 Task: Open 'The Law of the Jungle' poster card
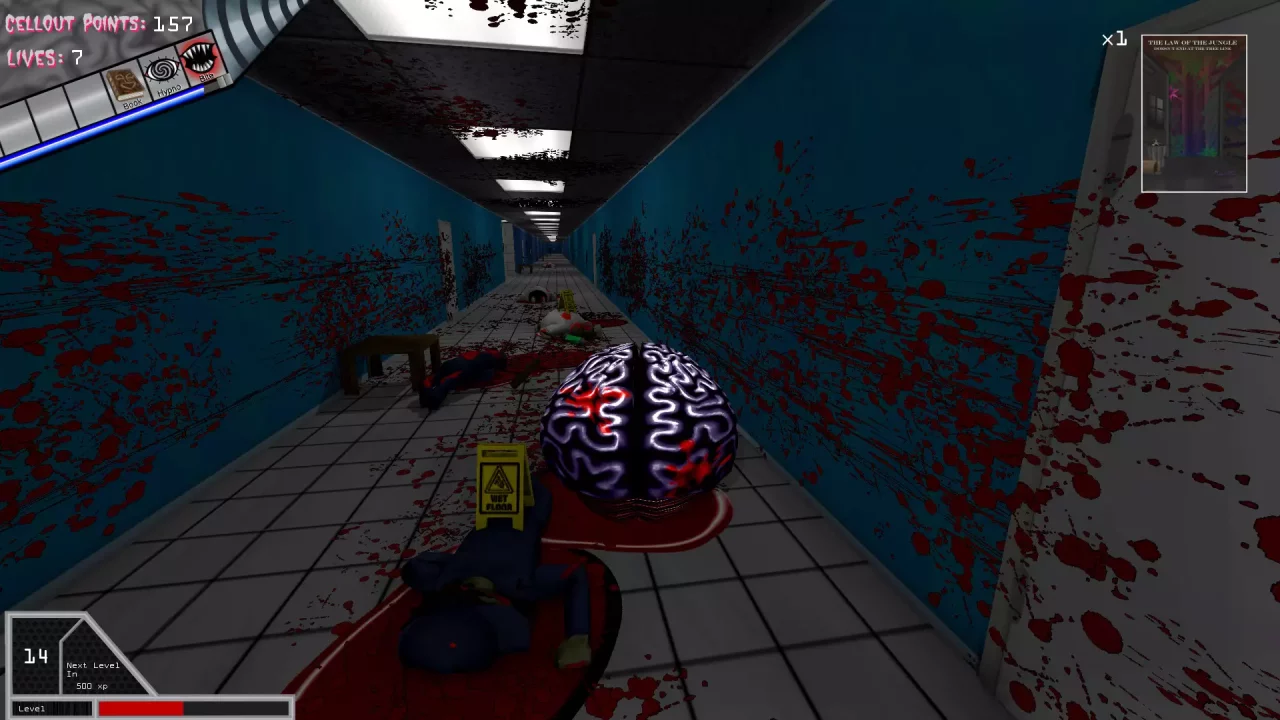pos(1193,113)
